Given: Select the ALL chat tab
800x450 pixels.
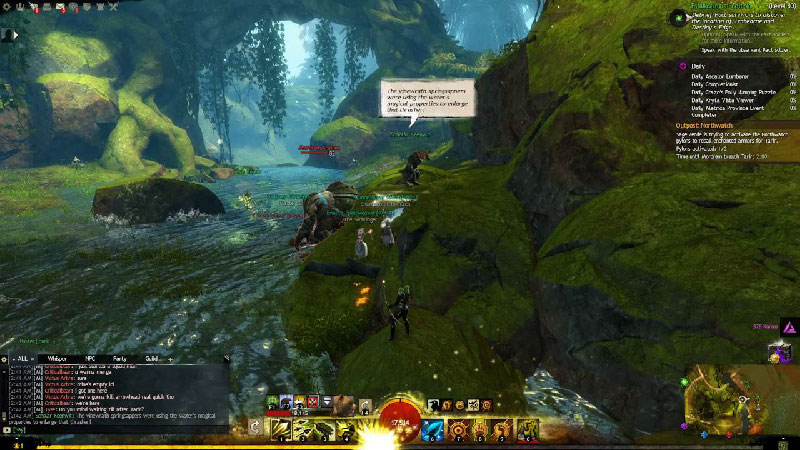Looking at the screenshot, I should coord(23,357).
